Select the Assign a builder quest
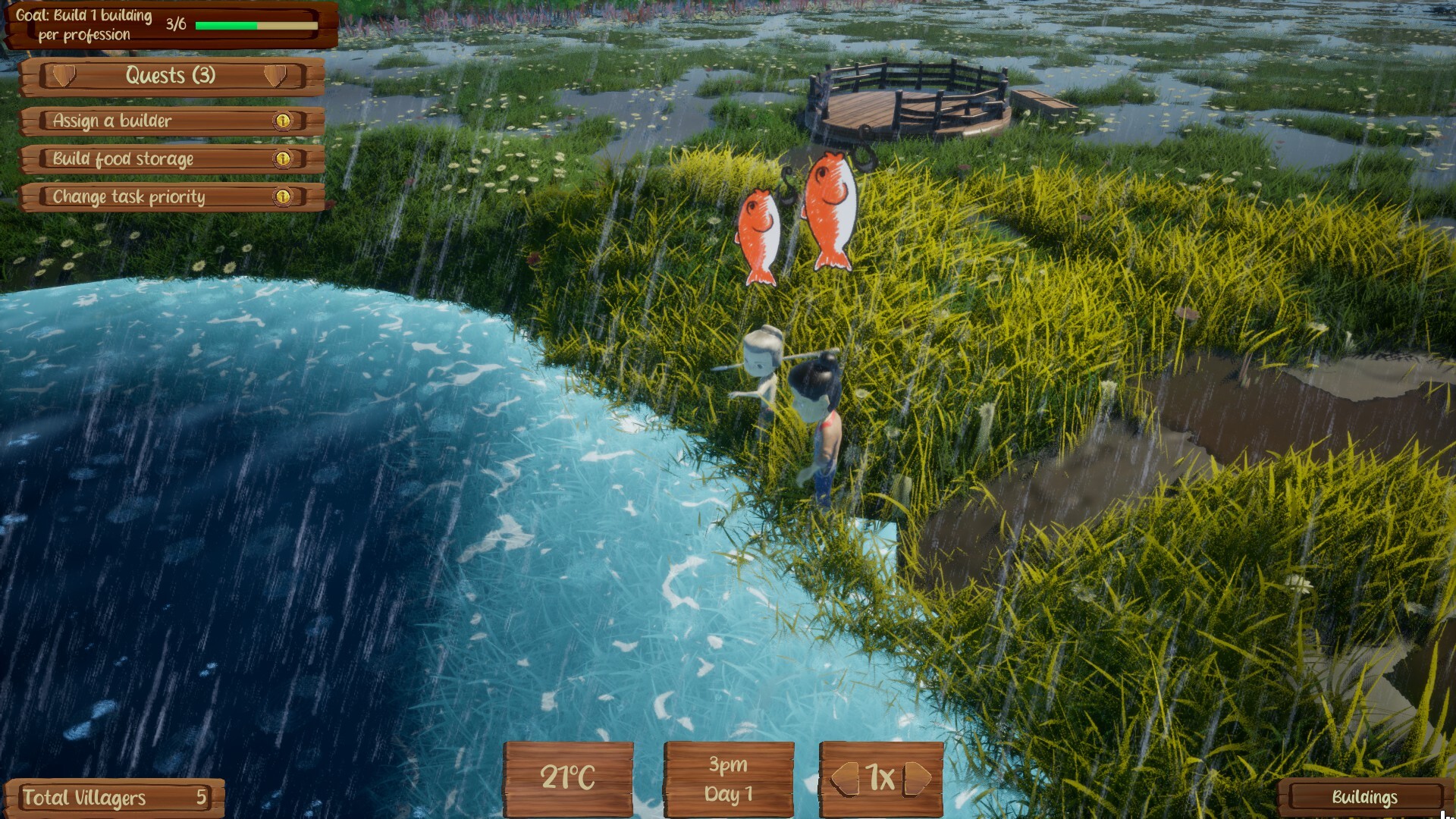The height and width of the screenshot is (819, 1456). [114, 121]
